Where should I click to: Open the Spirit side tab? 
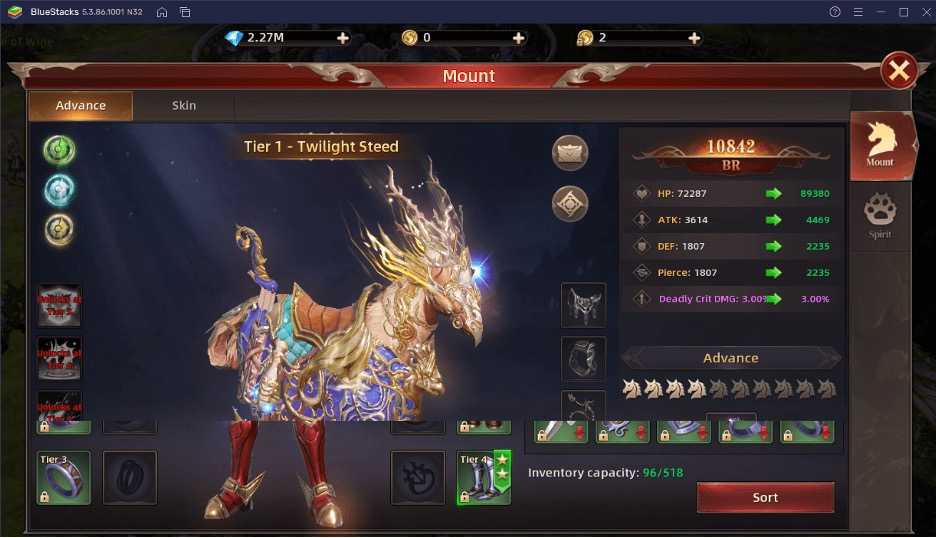[x=880, y=216]
